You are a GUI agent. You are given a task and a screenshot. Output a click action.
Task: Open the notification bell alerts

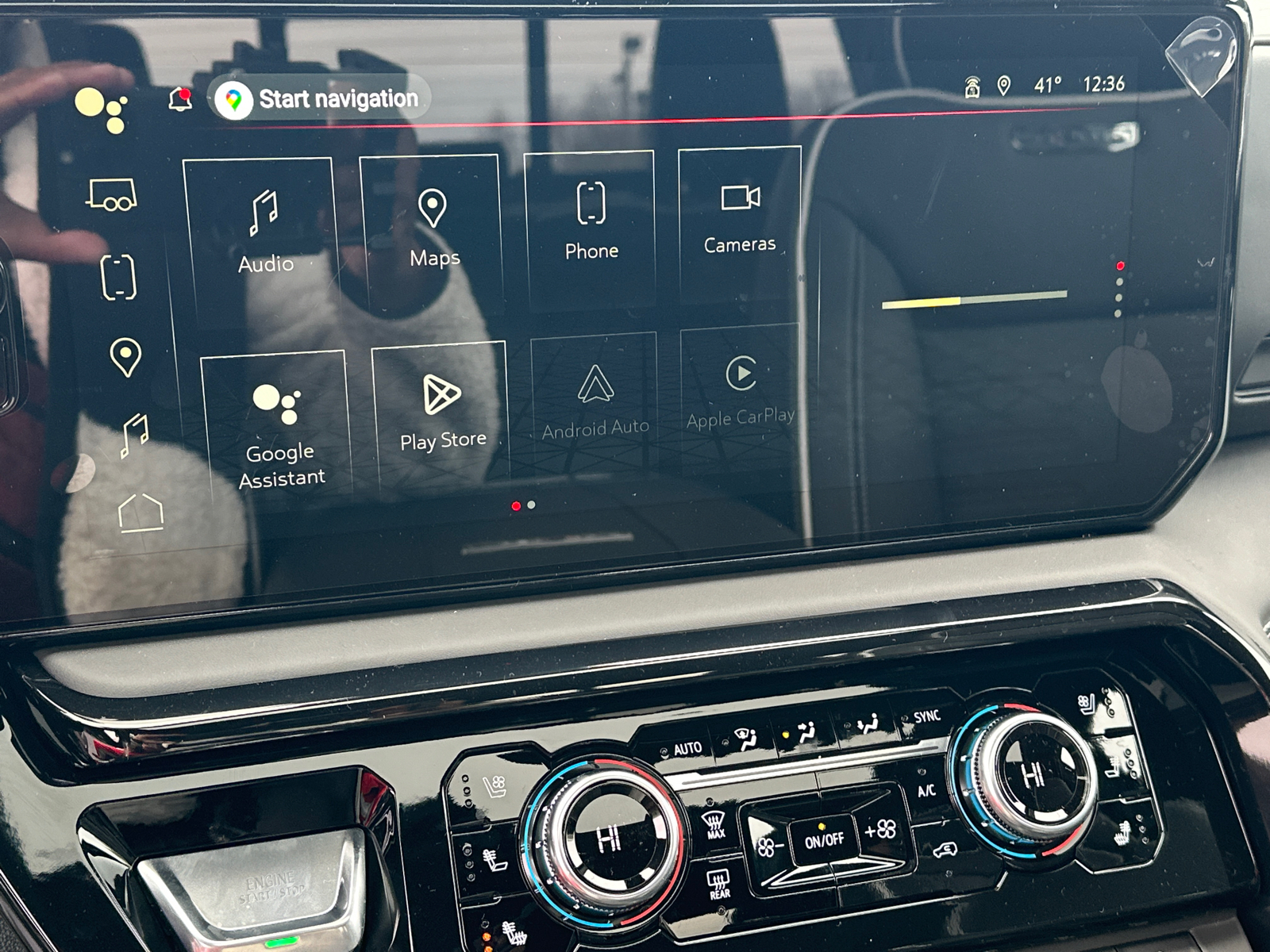pyautogui.click(x=180, y=99)
